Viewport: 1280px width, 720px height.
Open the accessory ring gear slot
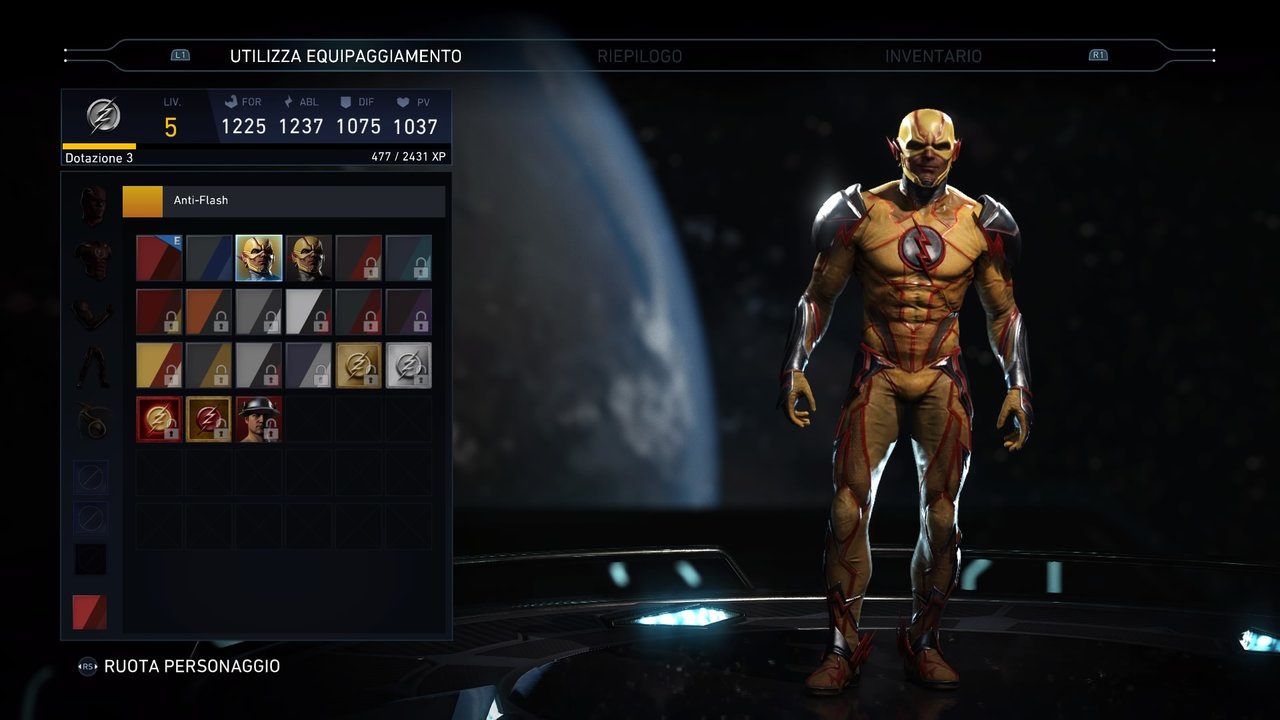click(x=92, y=421)
